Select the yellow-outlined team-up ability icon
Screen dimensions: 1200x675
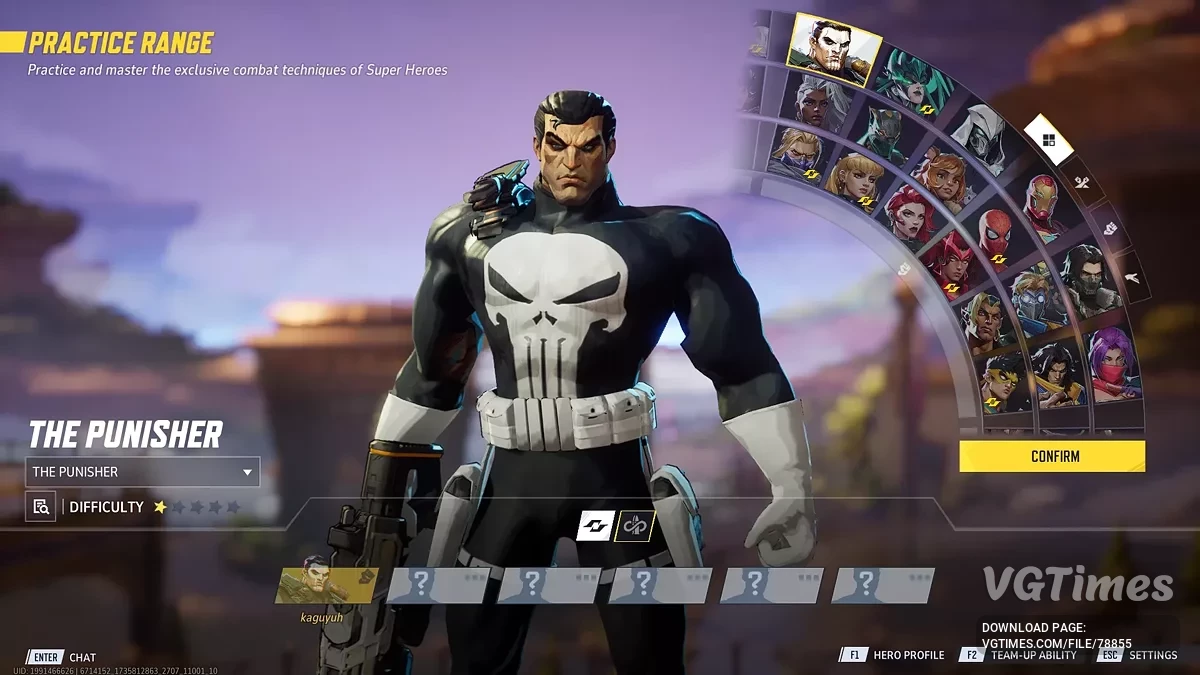pos(634,525)
